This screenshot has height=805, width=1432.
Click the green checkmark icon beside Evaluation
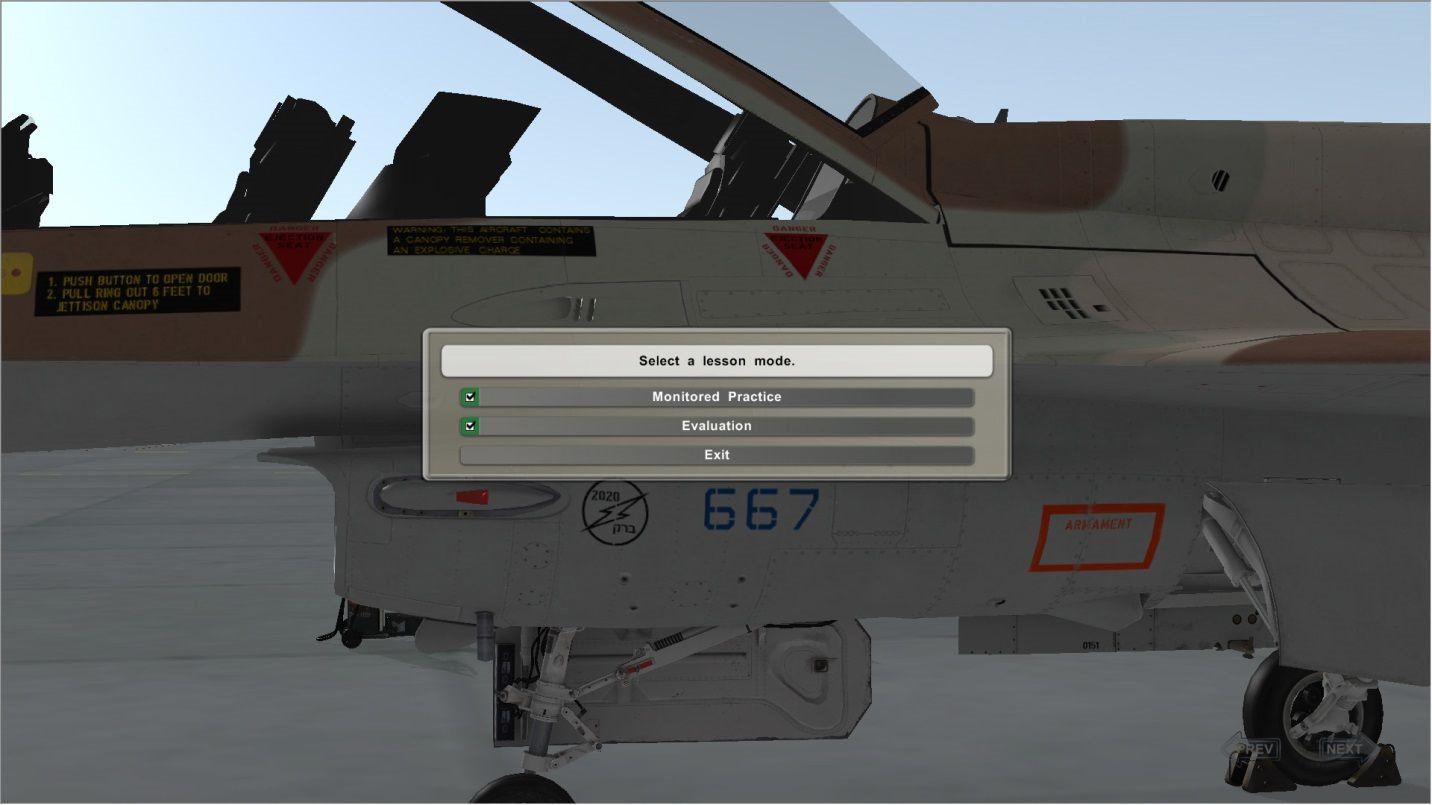click(468, 425)
